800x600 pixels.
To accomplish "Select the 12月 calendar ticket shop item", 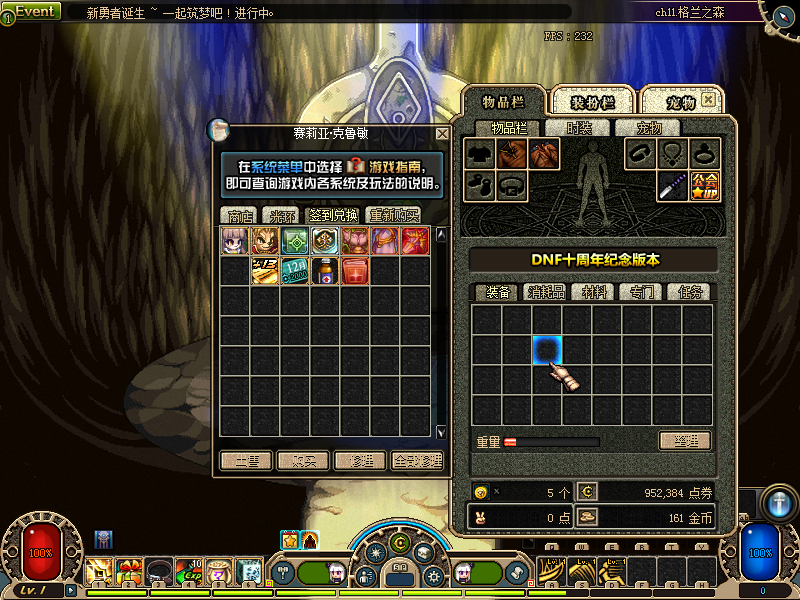I will (x=295, y=271).
